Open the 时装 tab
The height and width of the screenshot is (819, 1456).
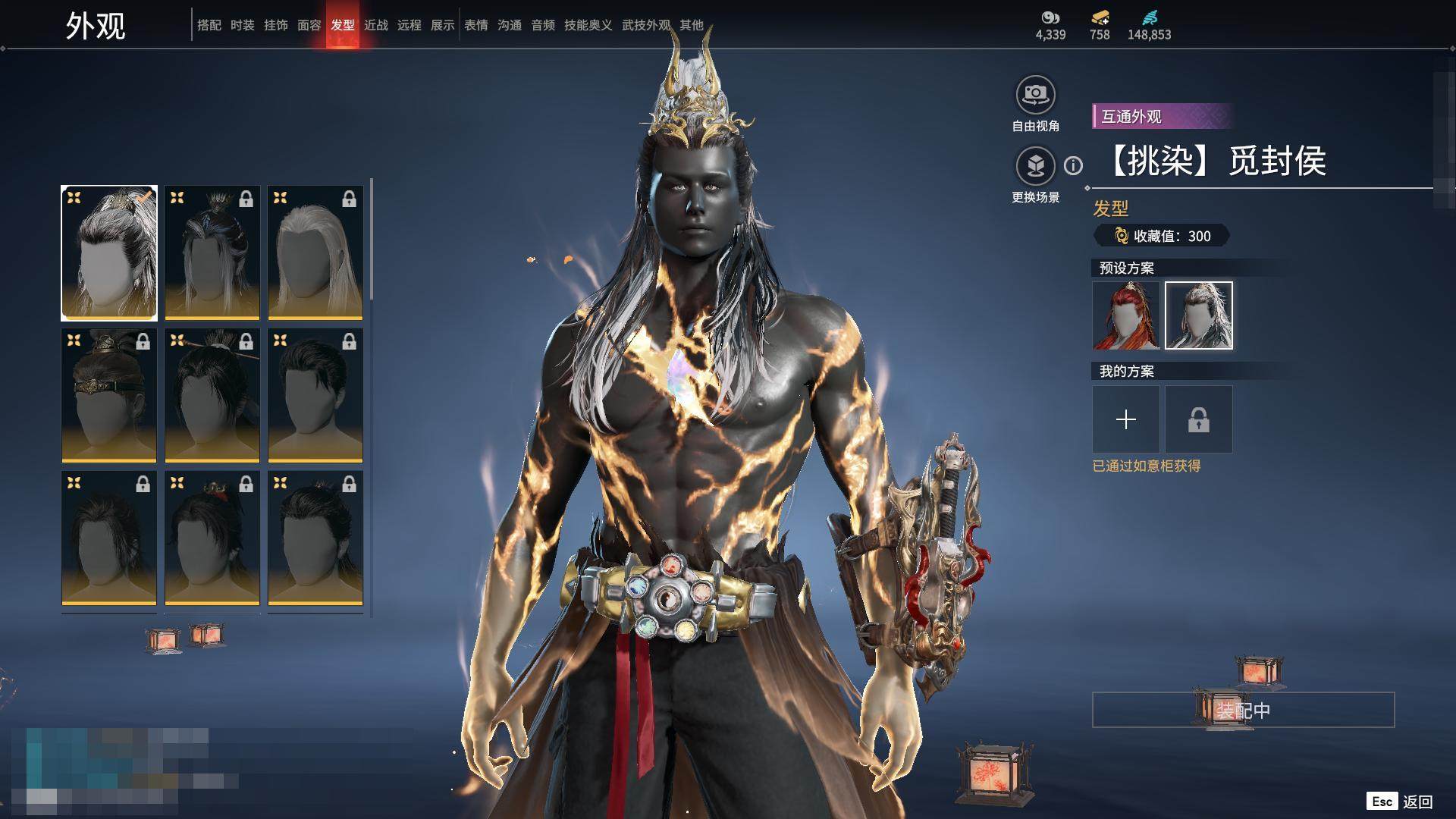(x=242, y=25)
